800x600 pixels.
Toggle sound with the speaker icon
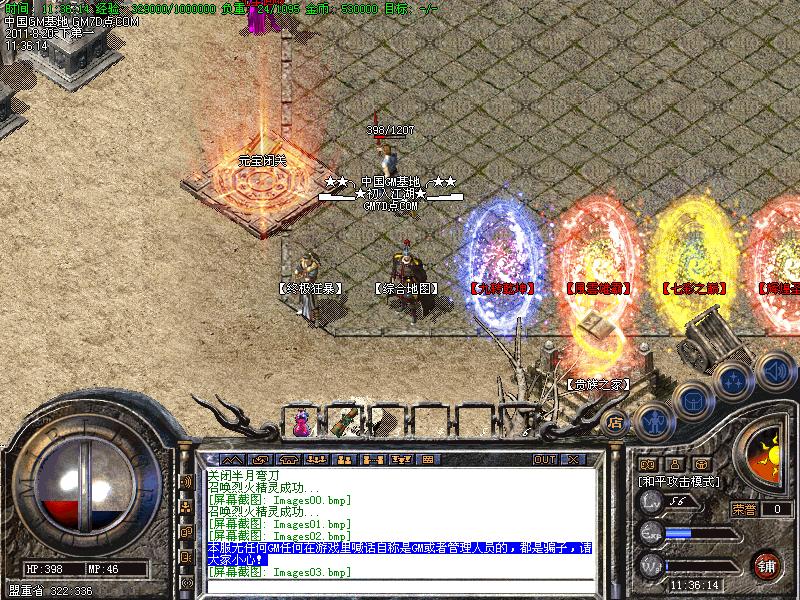click(773, 372)
